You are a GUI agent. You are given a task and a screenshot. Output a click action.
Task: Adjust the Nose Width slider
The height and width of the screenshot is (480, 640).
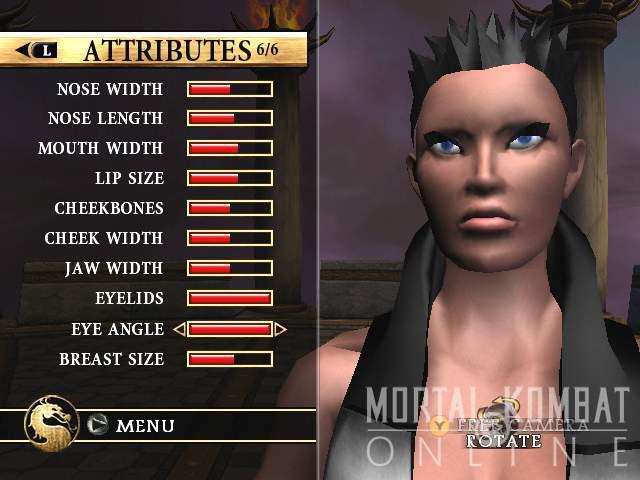click(x=230, y=89)
